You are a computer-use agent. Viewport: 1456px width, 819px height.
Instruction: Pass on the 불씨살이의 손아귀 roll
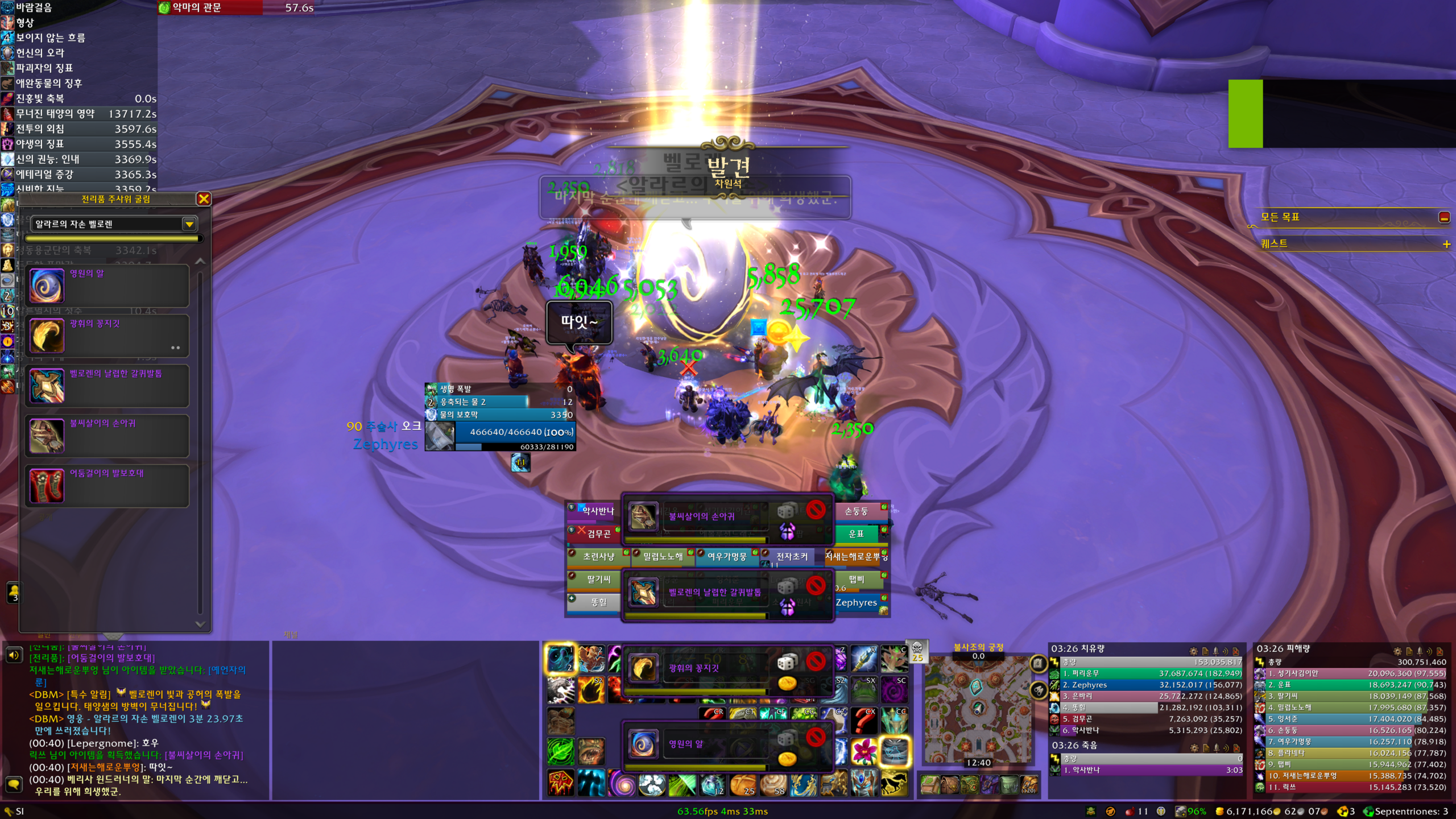tap(816, 510)
